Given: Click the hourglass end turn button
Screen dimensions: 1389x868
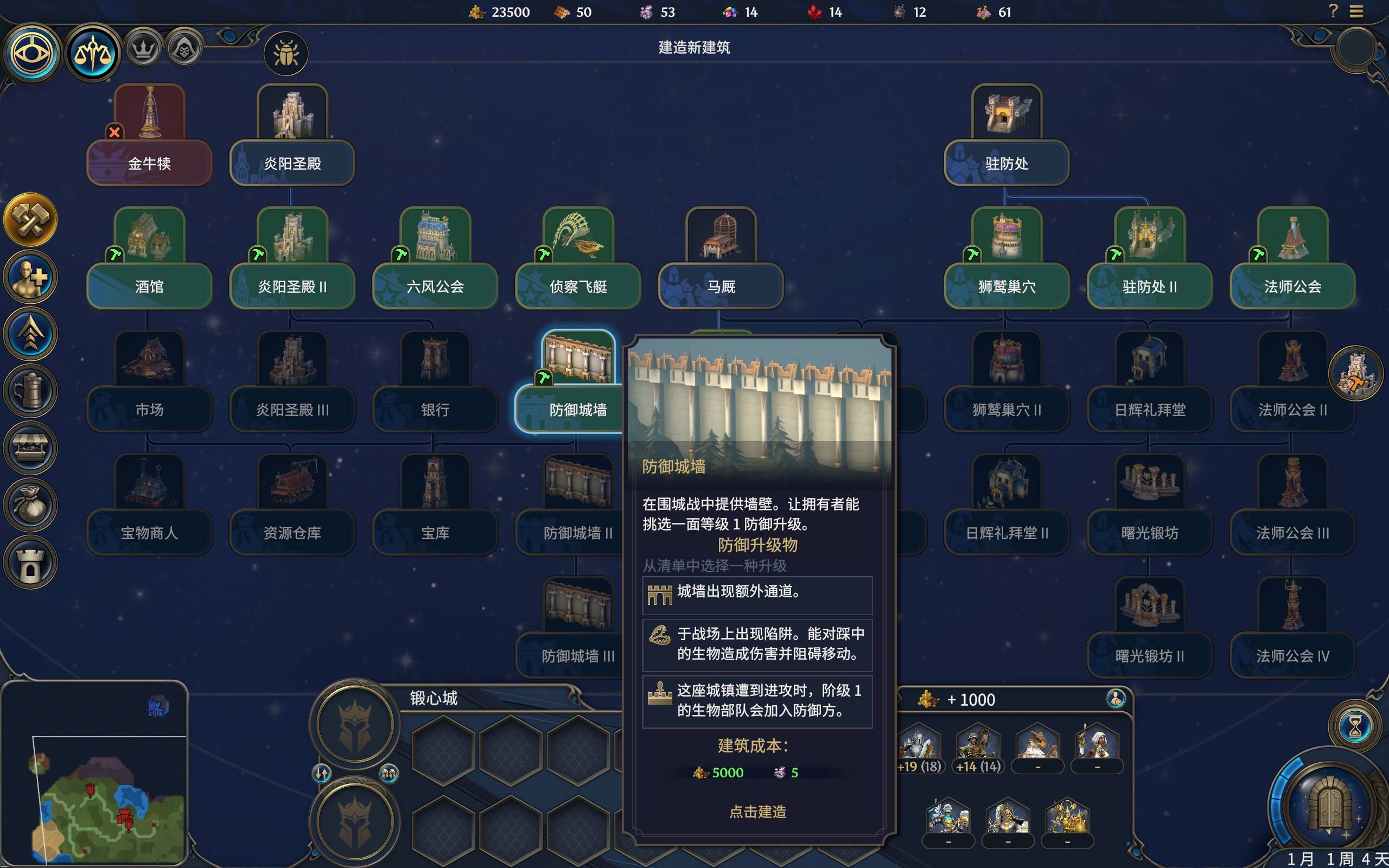Looking at the screenshot, I should coord(1355,727).
